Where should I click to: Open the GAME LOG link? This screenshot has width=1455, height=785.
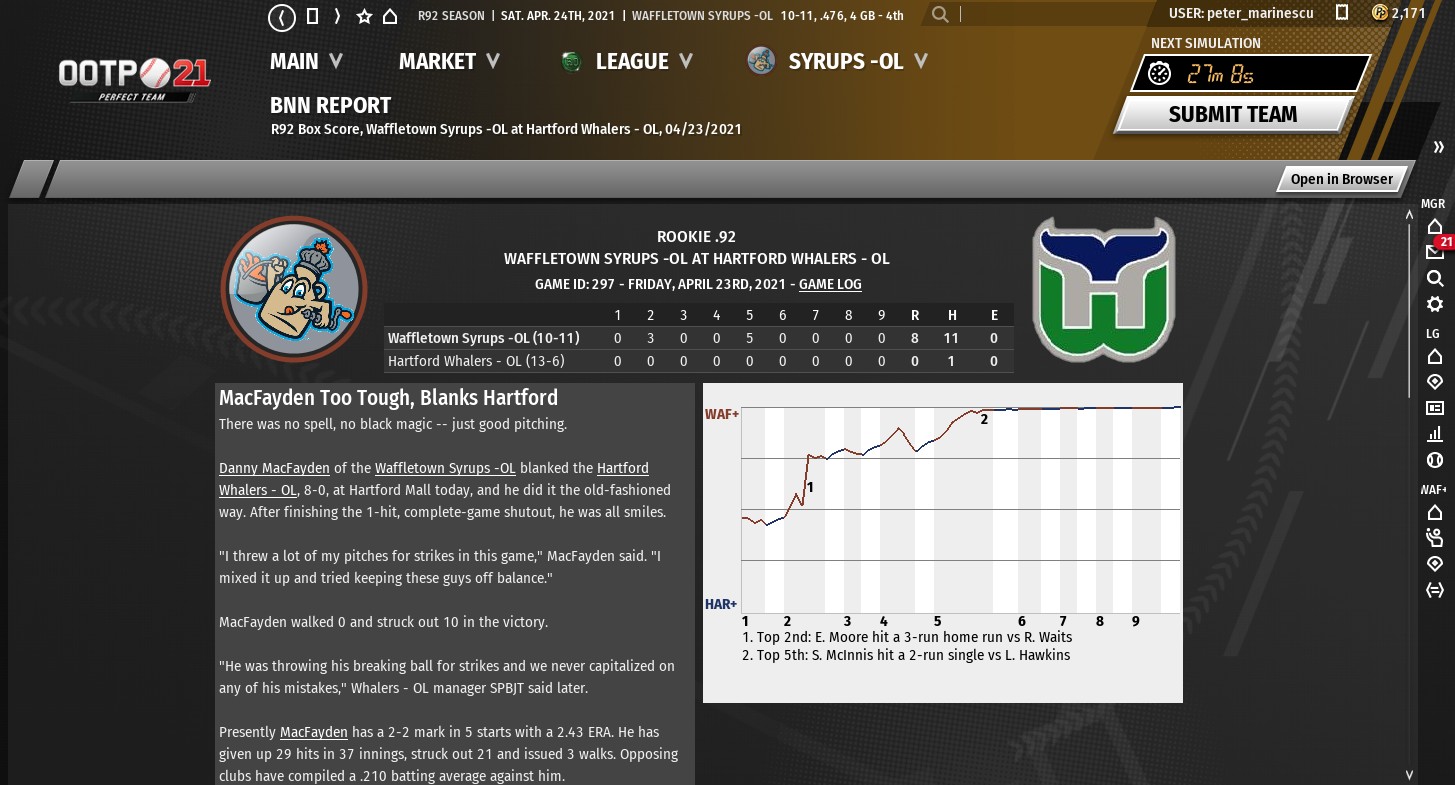tap(830, 284)
